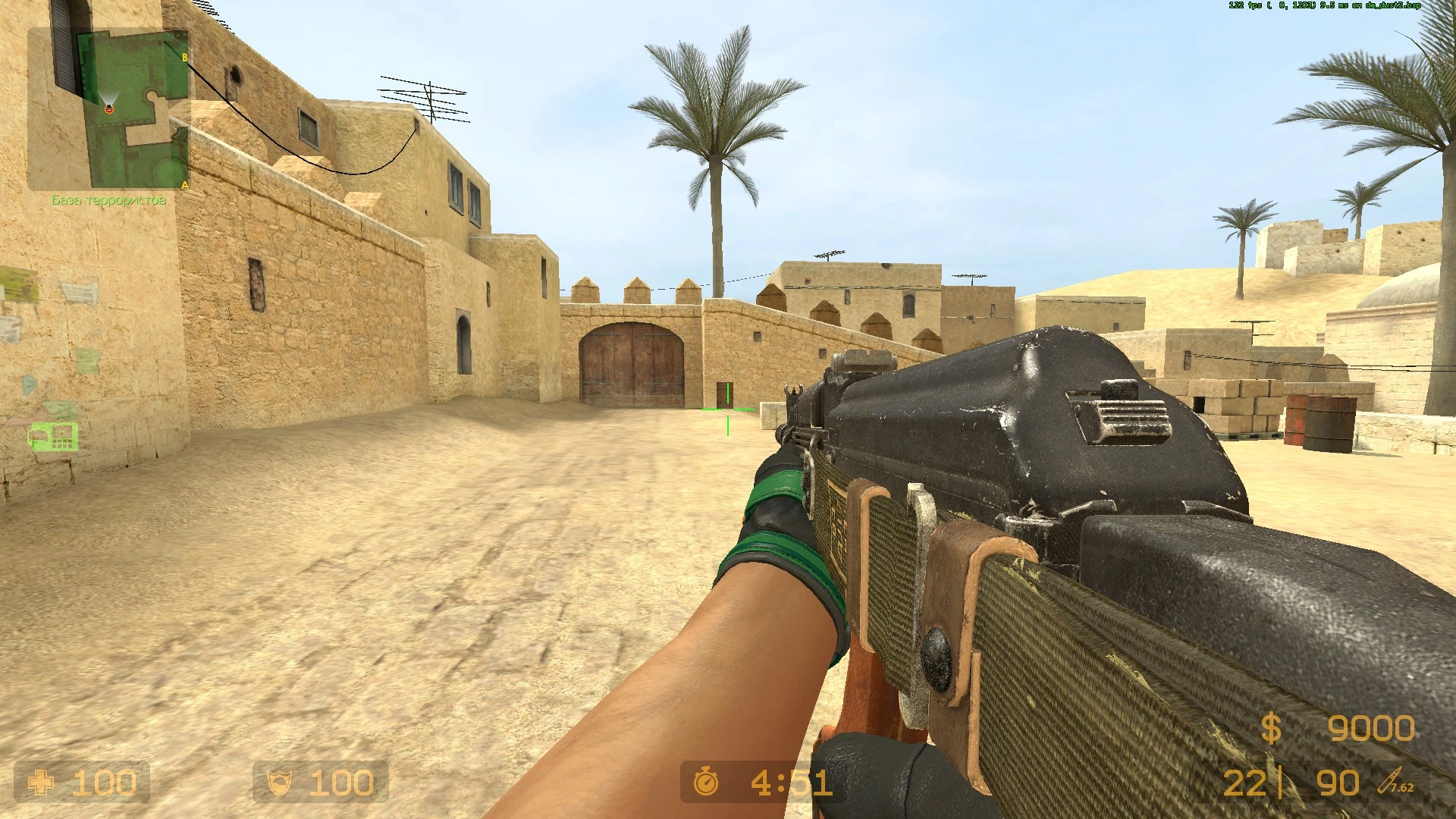Screen dimensions: 1456x819
Task: Click the health value showing 100
Action: point(106,782)
